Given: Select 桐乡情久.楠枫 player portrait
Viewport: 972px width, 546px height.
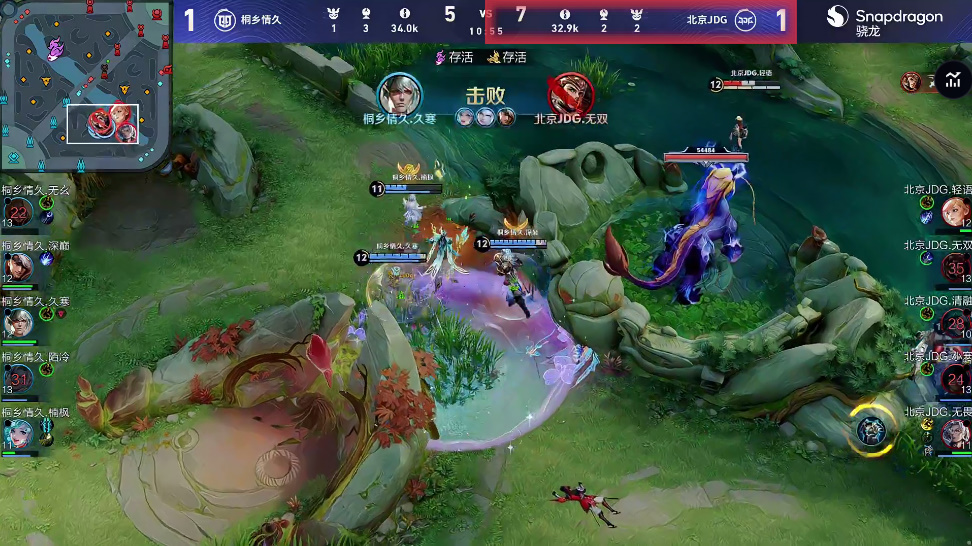Looking at the screenshot, I should pos(19,432).
